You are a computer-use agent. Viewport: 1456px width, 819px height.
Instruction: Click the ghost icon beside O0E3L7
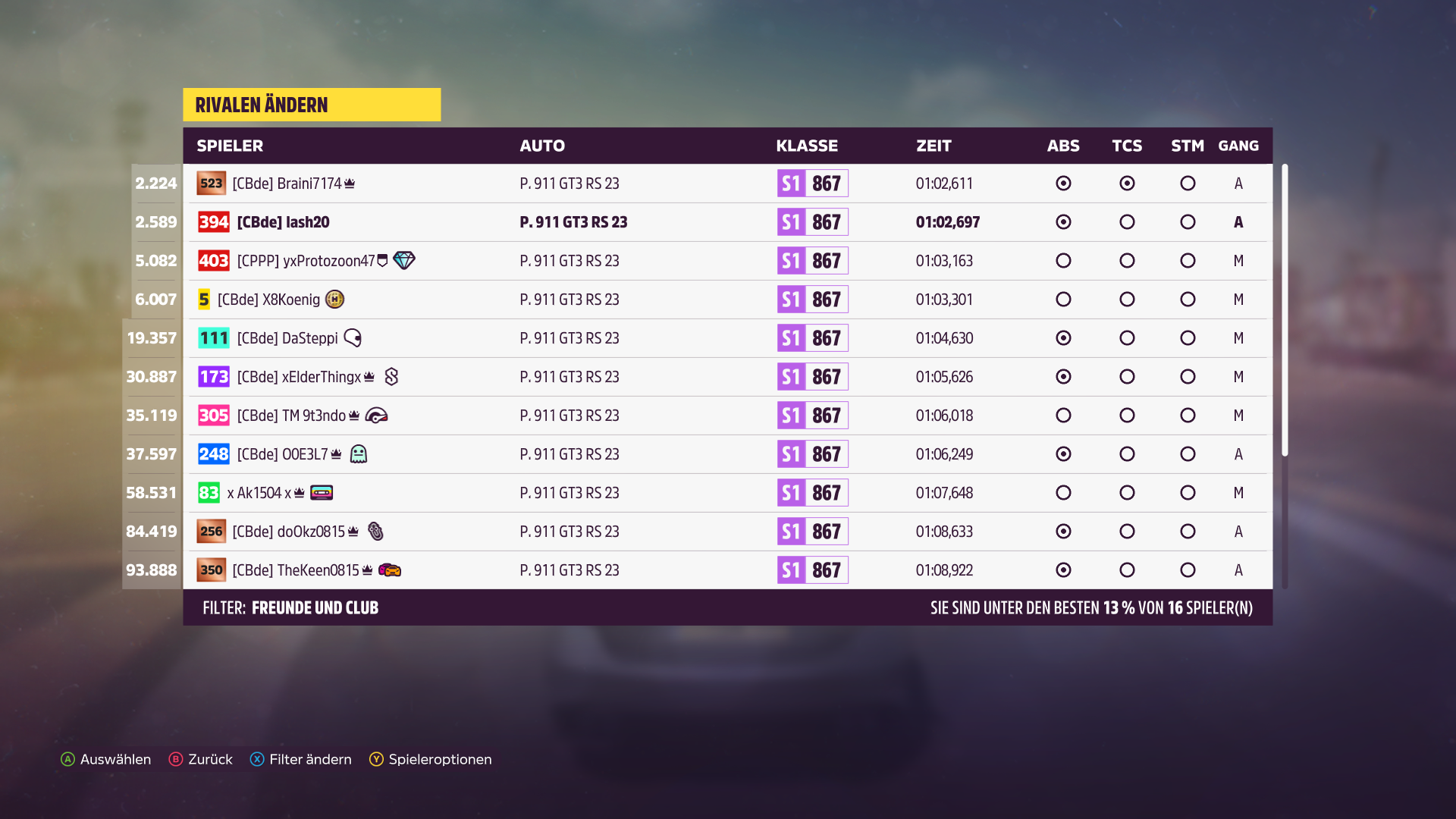[x=359, y=453]
